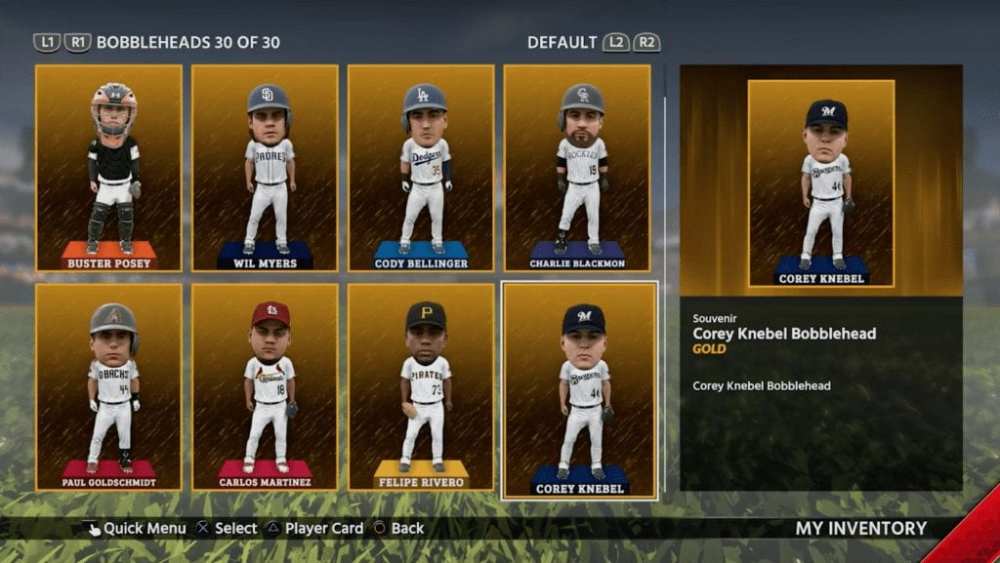Click the large Corey Knebel preview card
The width and height of the screenshot is (1000, 563).
coord(821,183)
